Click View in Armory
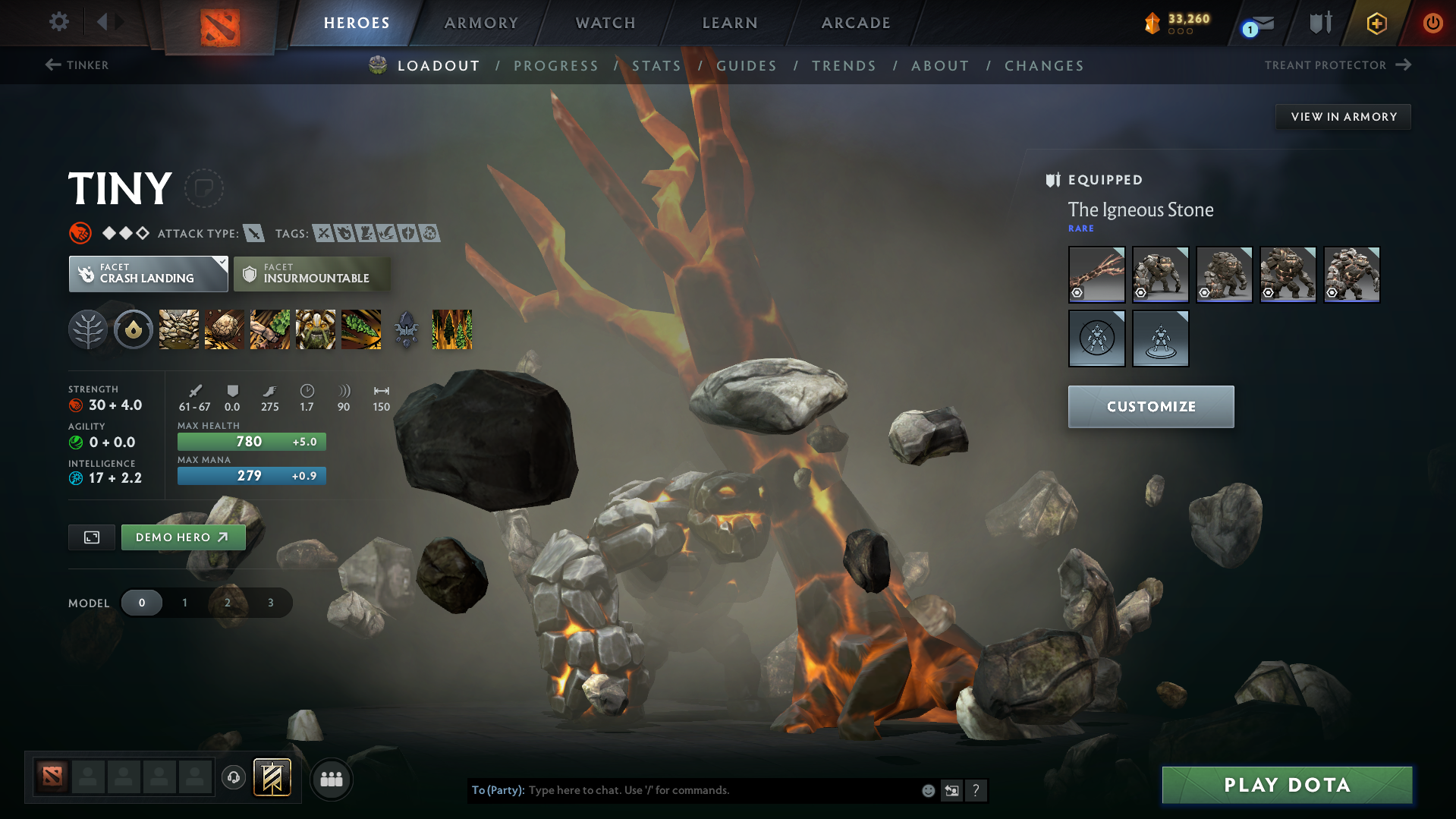The height and width of the screenshot is (819, 1456). click(x=1343, y=116)
